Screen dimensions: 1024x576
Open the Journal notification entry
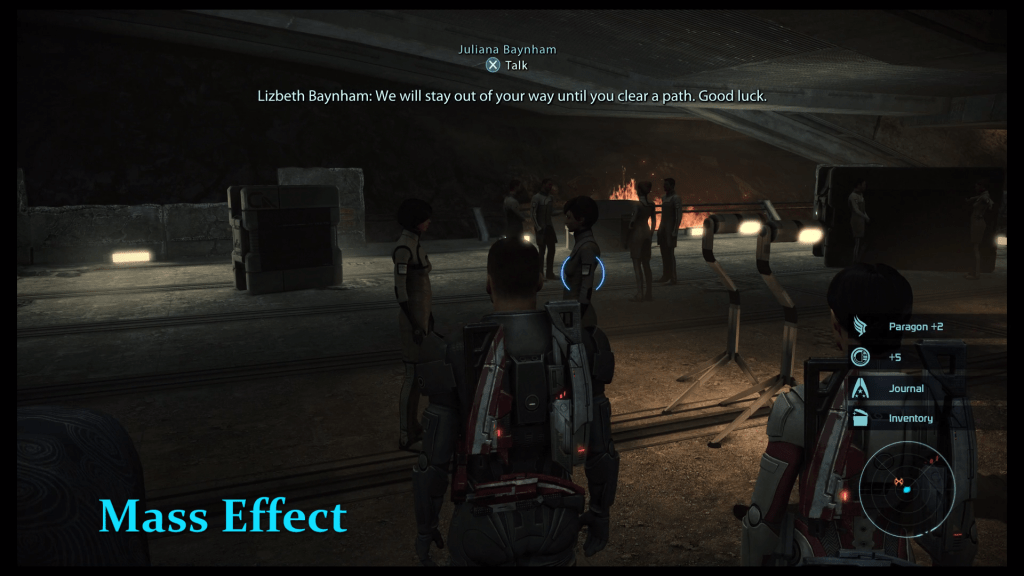pos(905,388)
